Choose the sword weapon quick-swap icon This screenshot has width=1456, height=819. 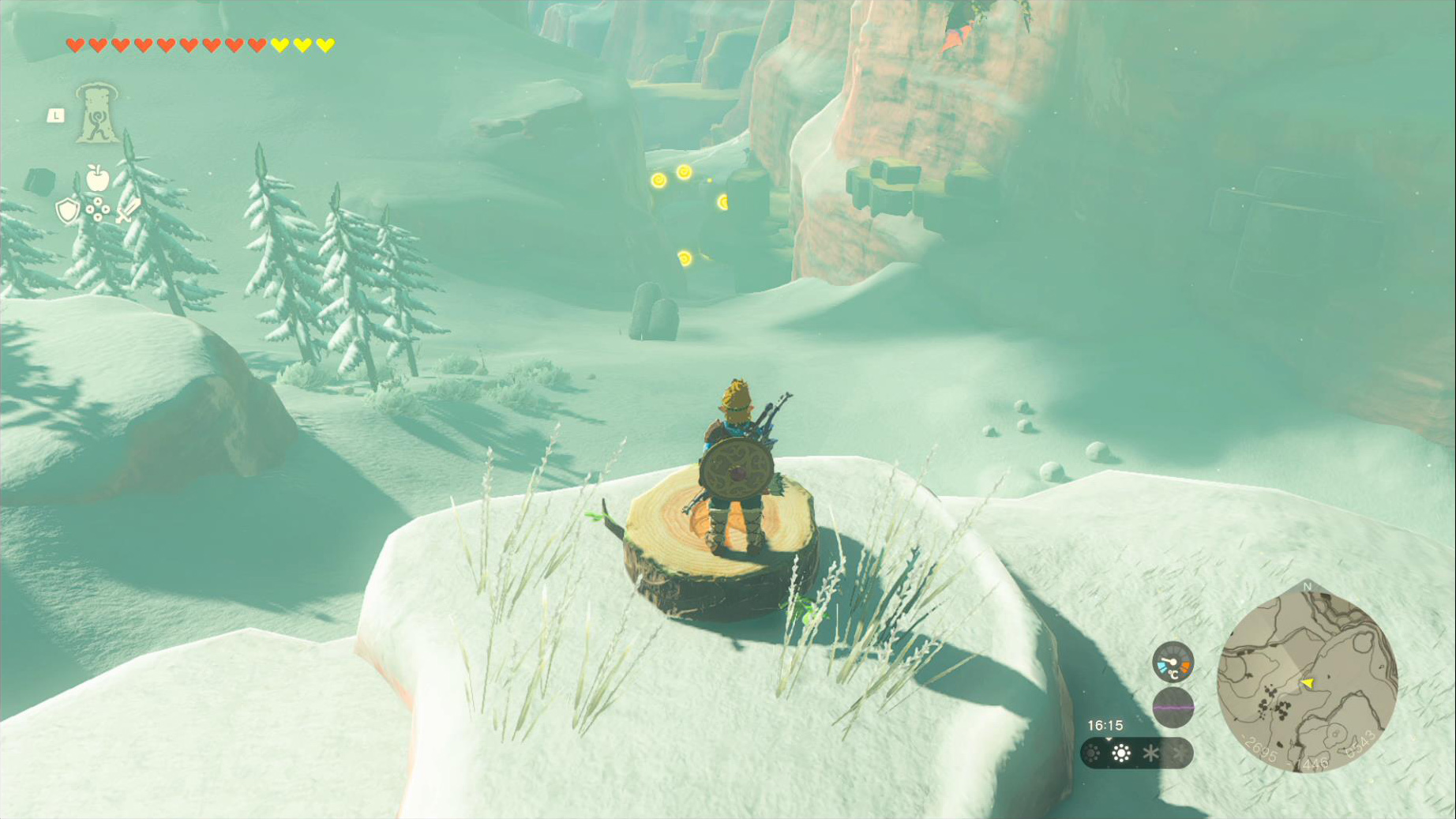pyautogui.click(x=127, y=211)
